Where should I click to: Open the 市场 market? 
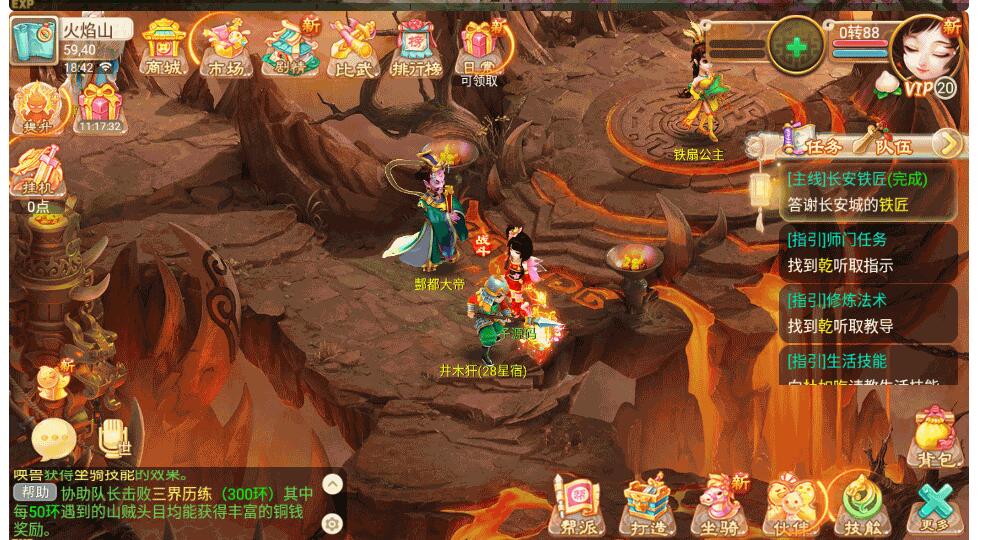226,47
